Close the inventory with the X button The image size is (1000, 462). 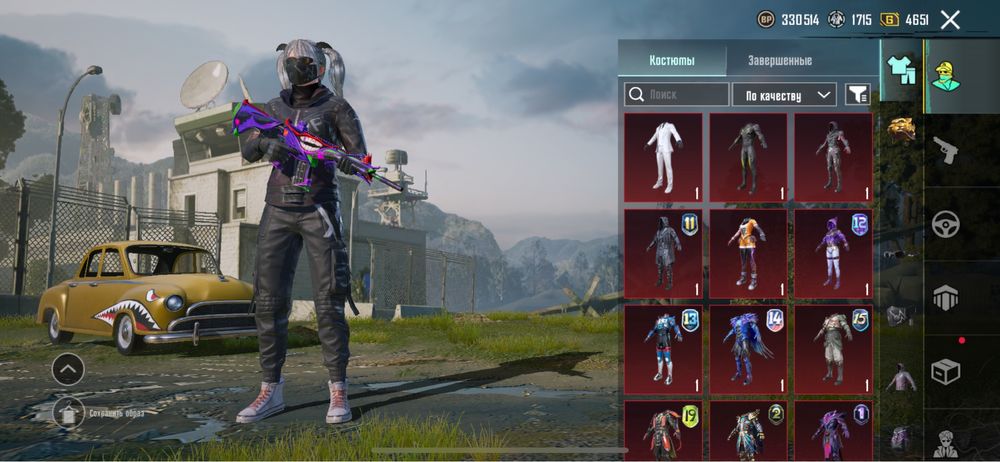click(950, 19)
